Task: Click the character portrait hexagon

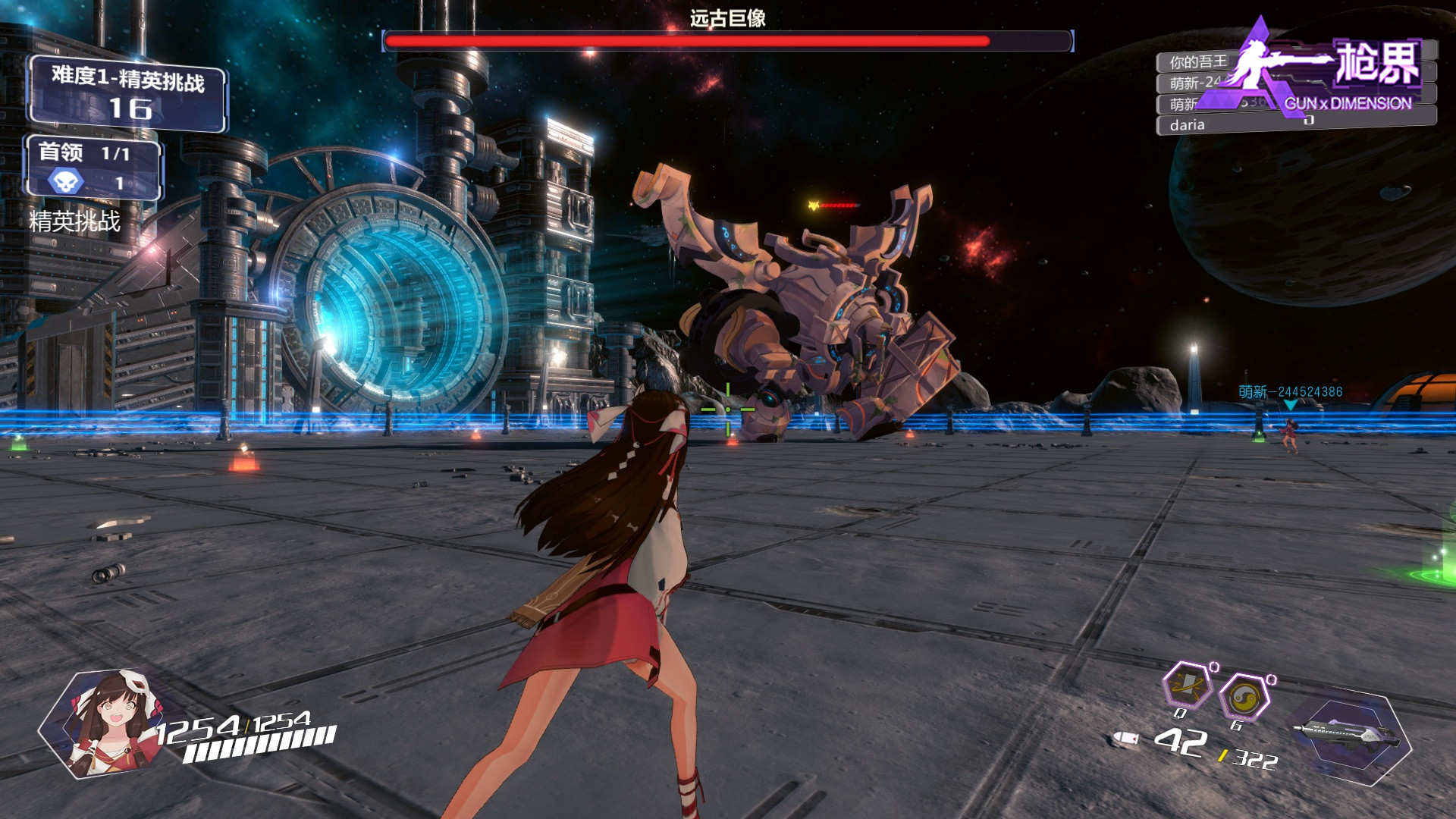Action: coord(106,723)
